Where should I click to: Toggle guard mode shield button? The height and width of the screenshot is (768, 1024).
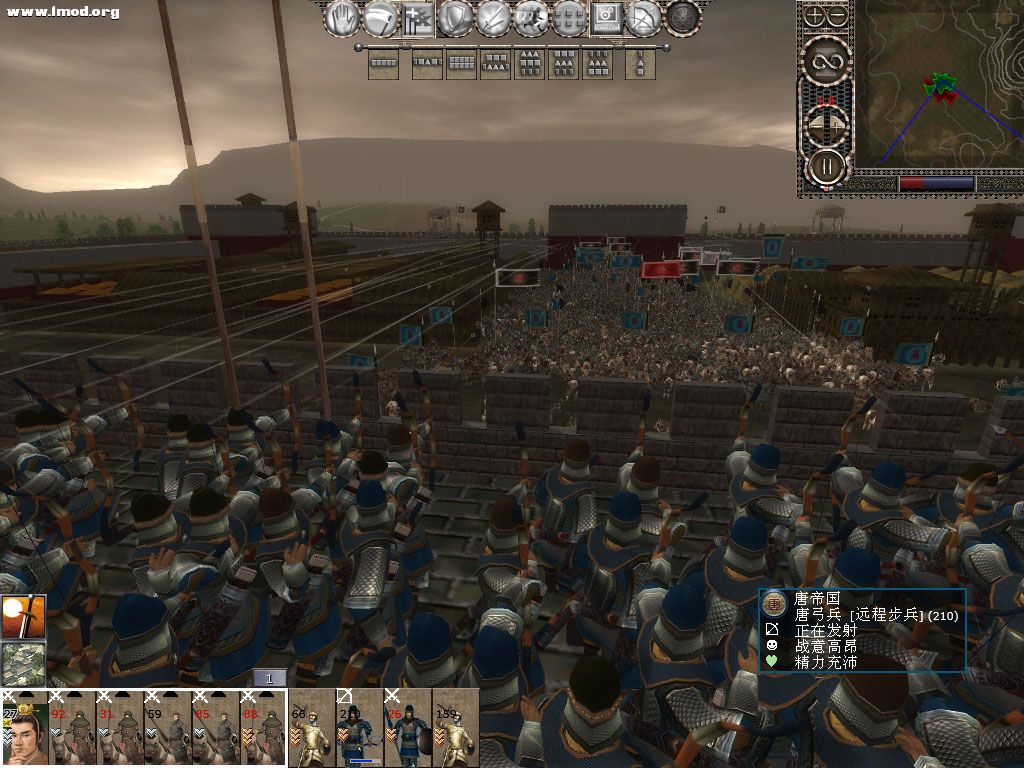(455, 18)
